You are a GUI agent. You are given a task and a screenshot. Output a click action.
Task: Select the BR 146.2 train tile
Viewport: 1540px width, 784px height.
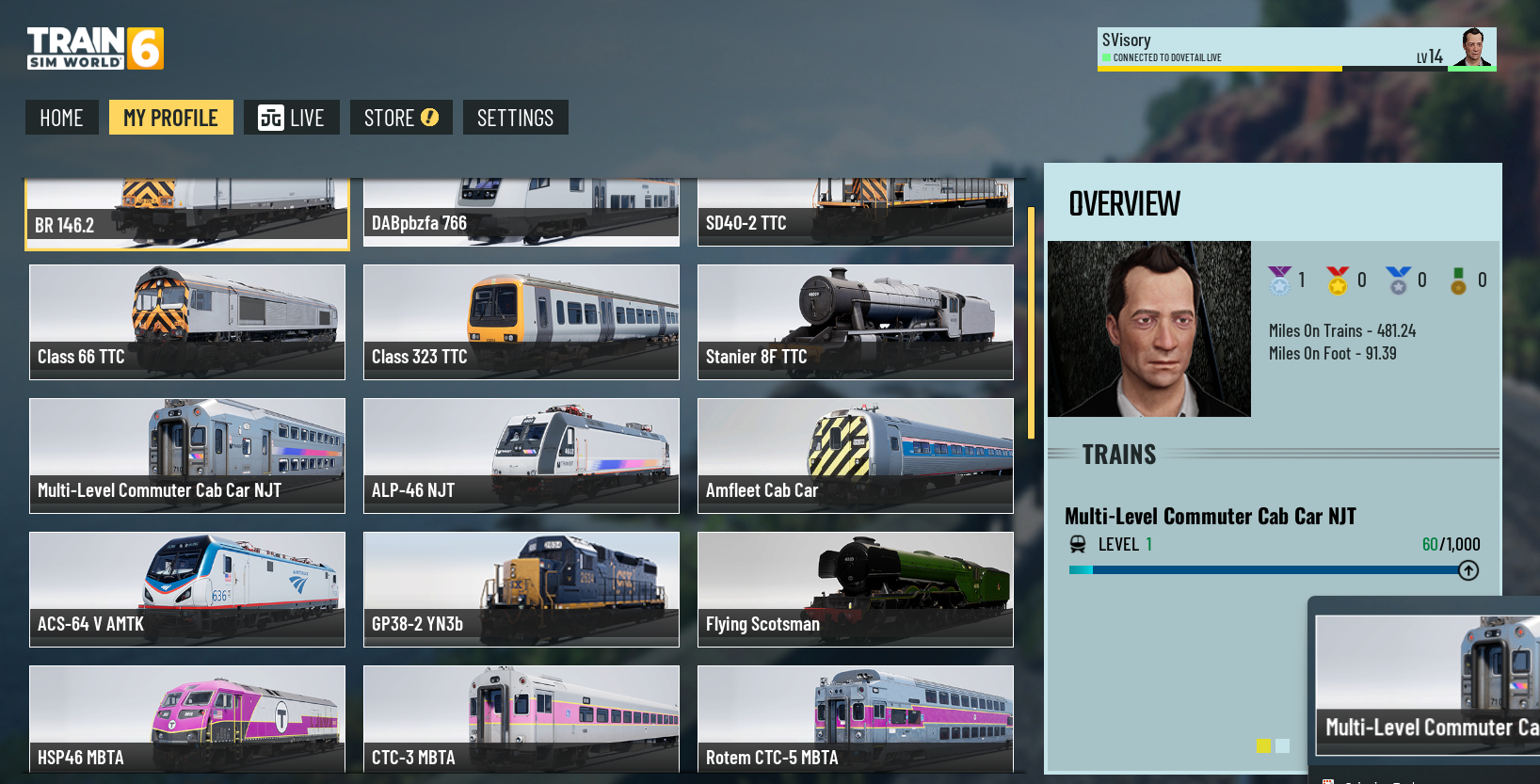pyautogui.click(x=186, y=215)
